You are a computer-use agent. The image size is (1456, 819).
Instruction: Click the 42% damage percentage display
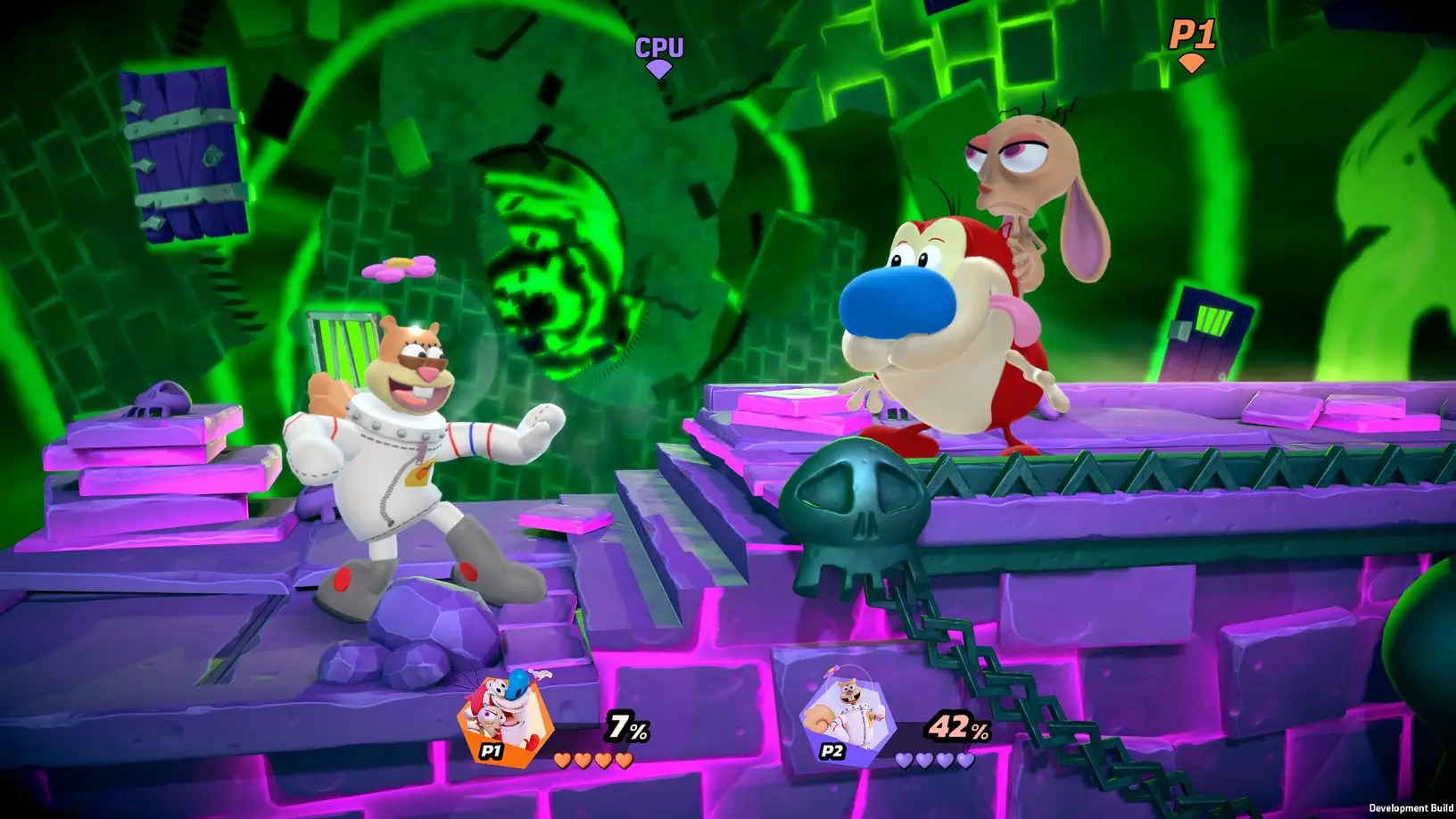click(954, 726)
